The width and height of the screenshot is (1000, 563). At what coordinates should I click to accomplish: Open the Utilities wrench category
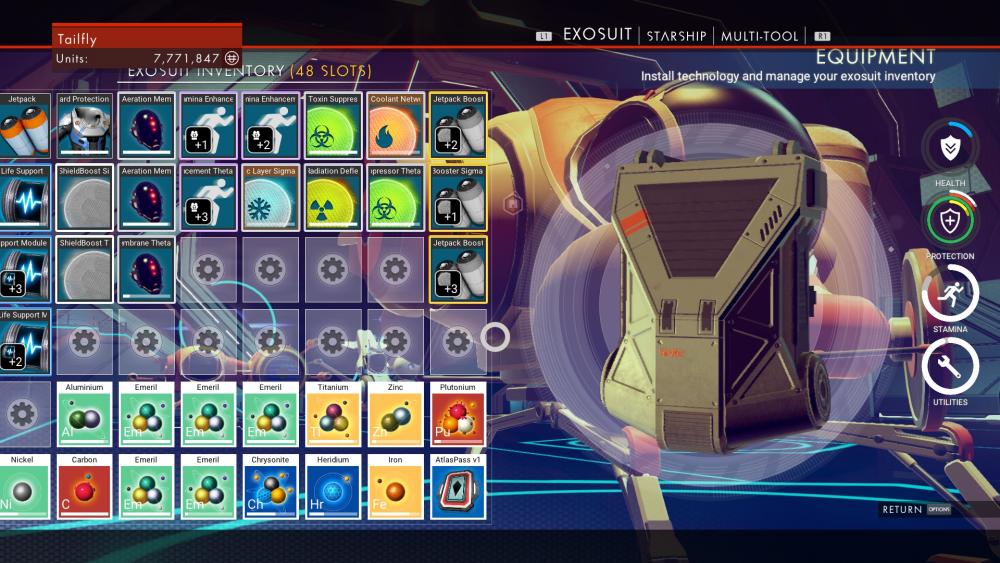coord(949,366)
